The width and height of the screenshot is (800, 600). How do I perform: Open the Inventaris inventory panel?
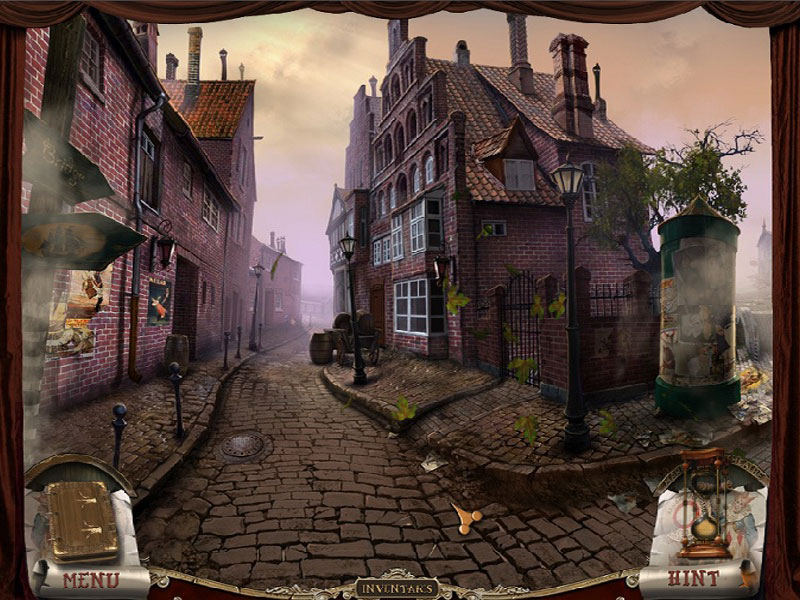pos(397,588)
